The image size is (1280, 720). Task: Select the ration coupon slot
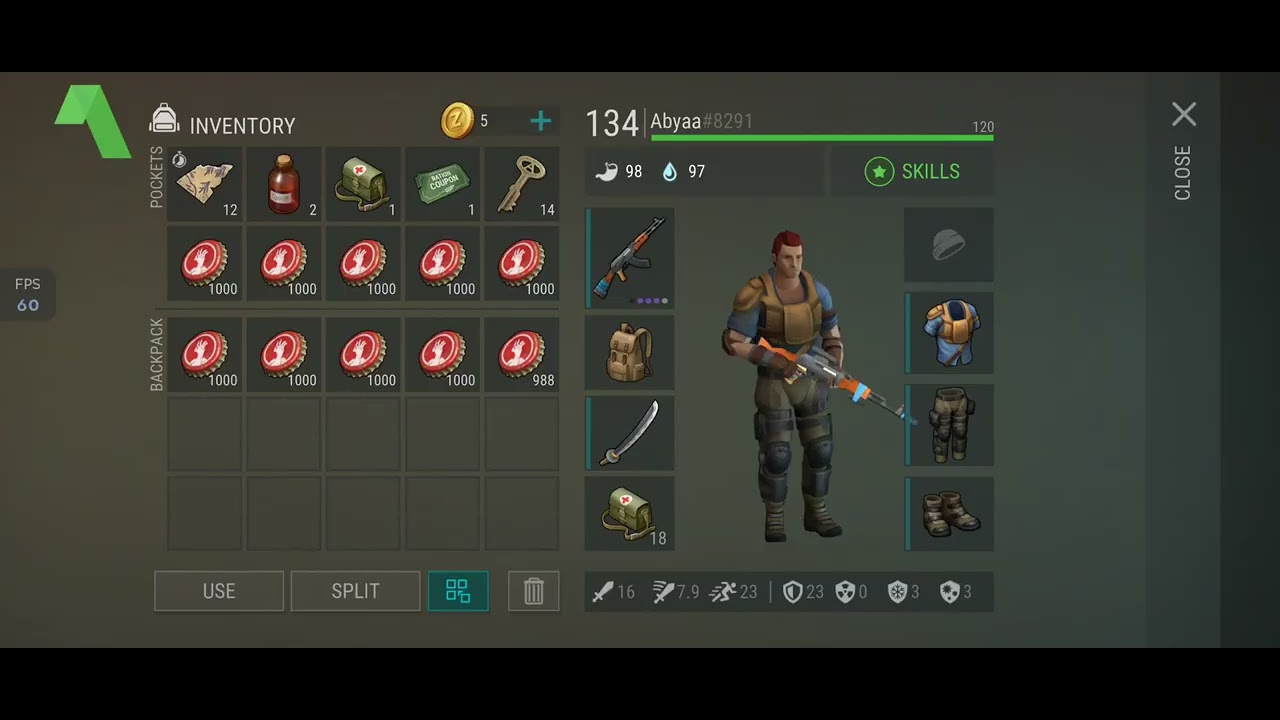[x=442, y=184]
